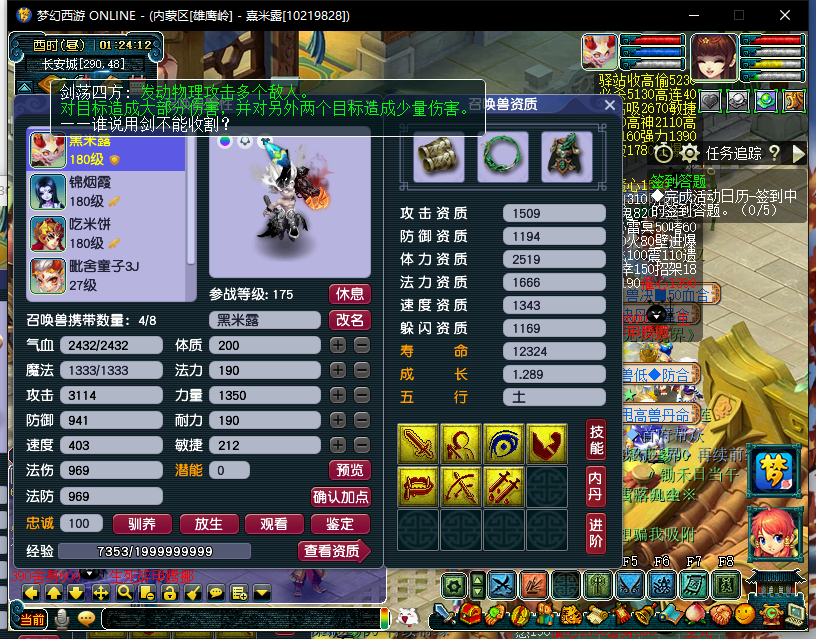Open 任务追踪 gear settings icon
816x639 pixels.
pyautogui.click(x=689, y=153)
